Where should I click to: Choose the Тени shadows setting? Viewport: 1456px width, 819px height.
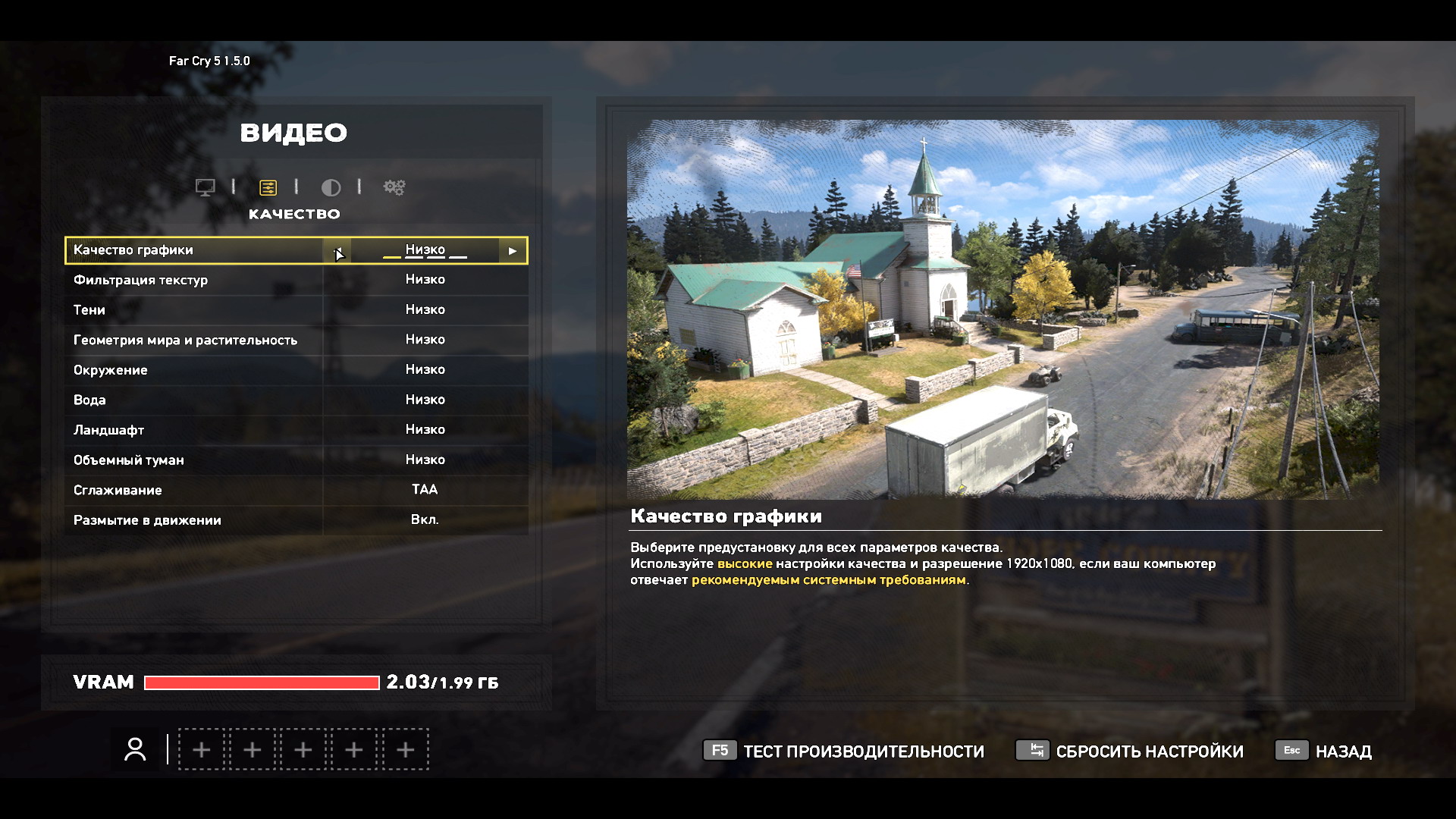point(296,310)
